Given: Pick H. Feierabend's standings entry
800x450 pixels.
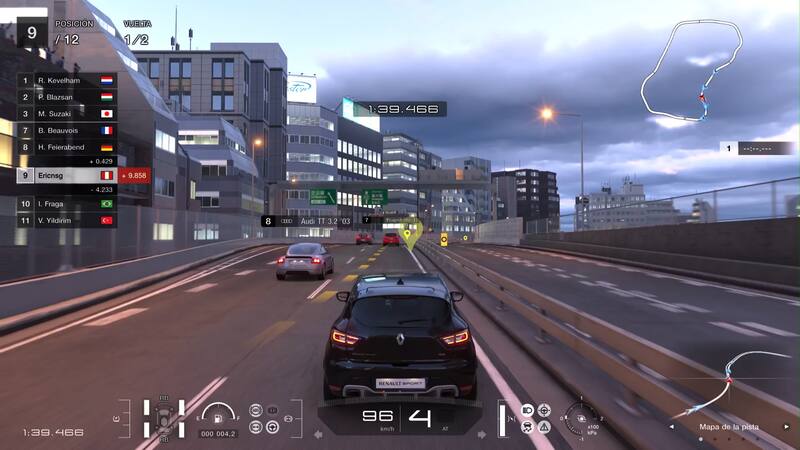Looking at the screenshot, I should click(x=66, y=147).
